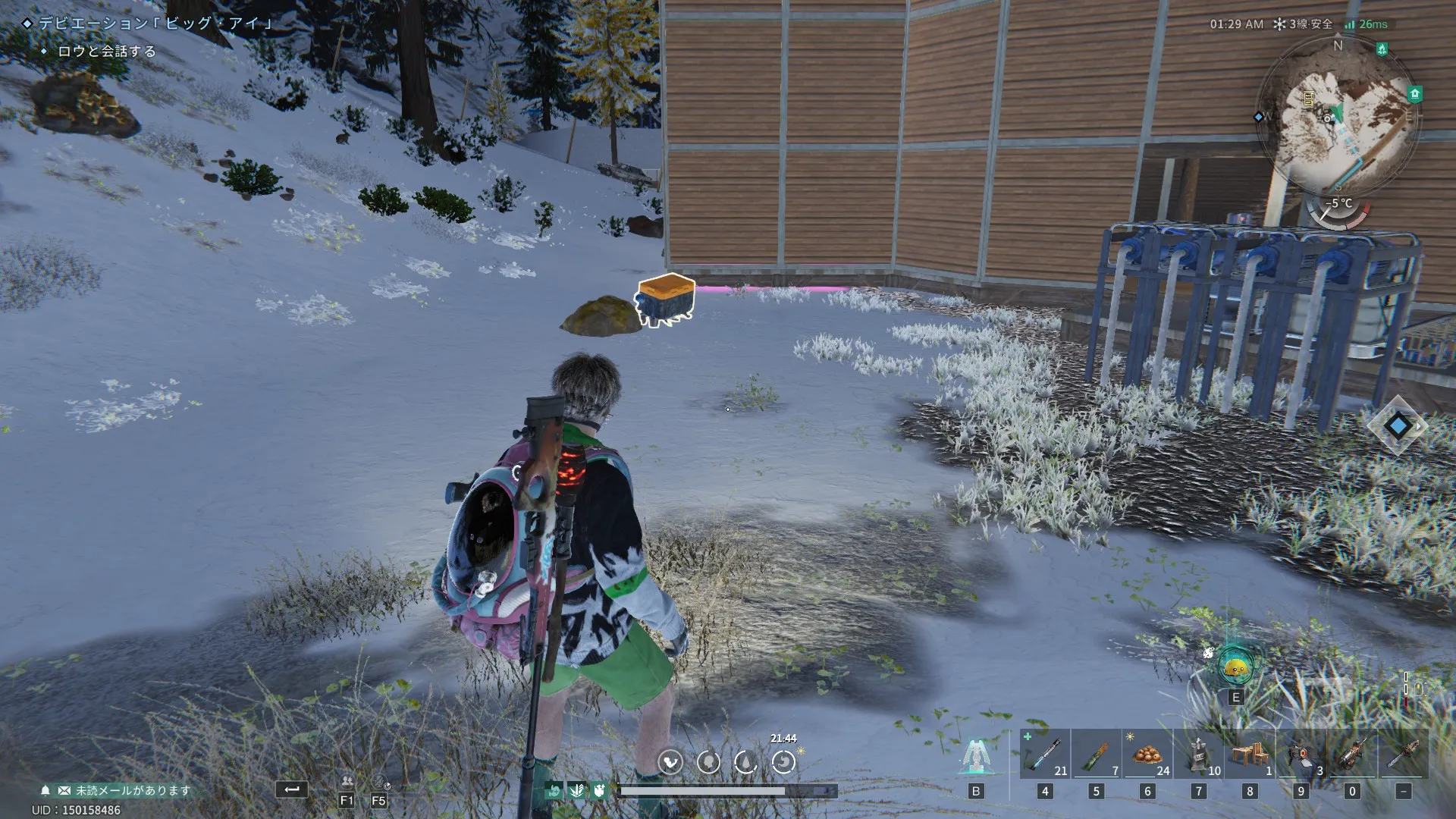The width and height of the screenshot is (1456, 819).
Task: Activate the yellow deviation creature icon
Action: tap(1235, 667)
